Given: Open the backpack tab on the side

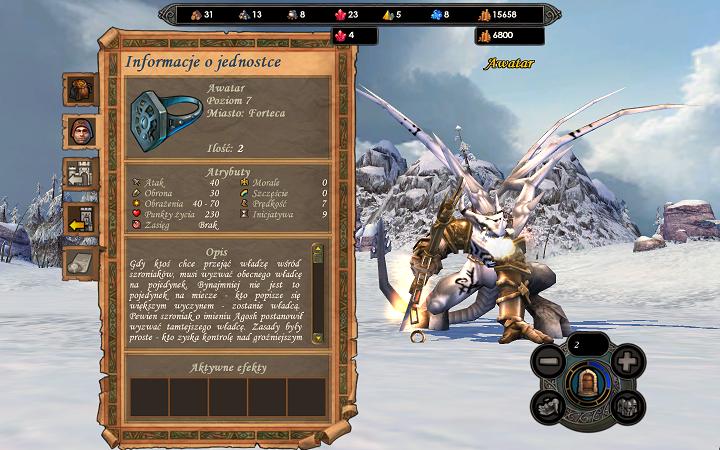Looking at the screenshot, I should pos(80,89).
